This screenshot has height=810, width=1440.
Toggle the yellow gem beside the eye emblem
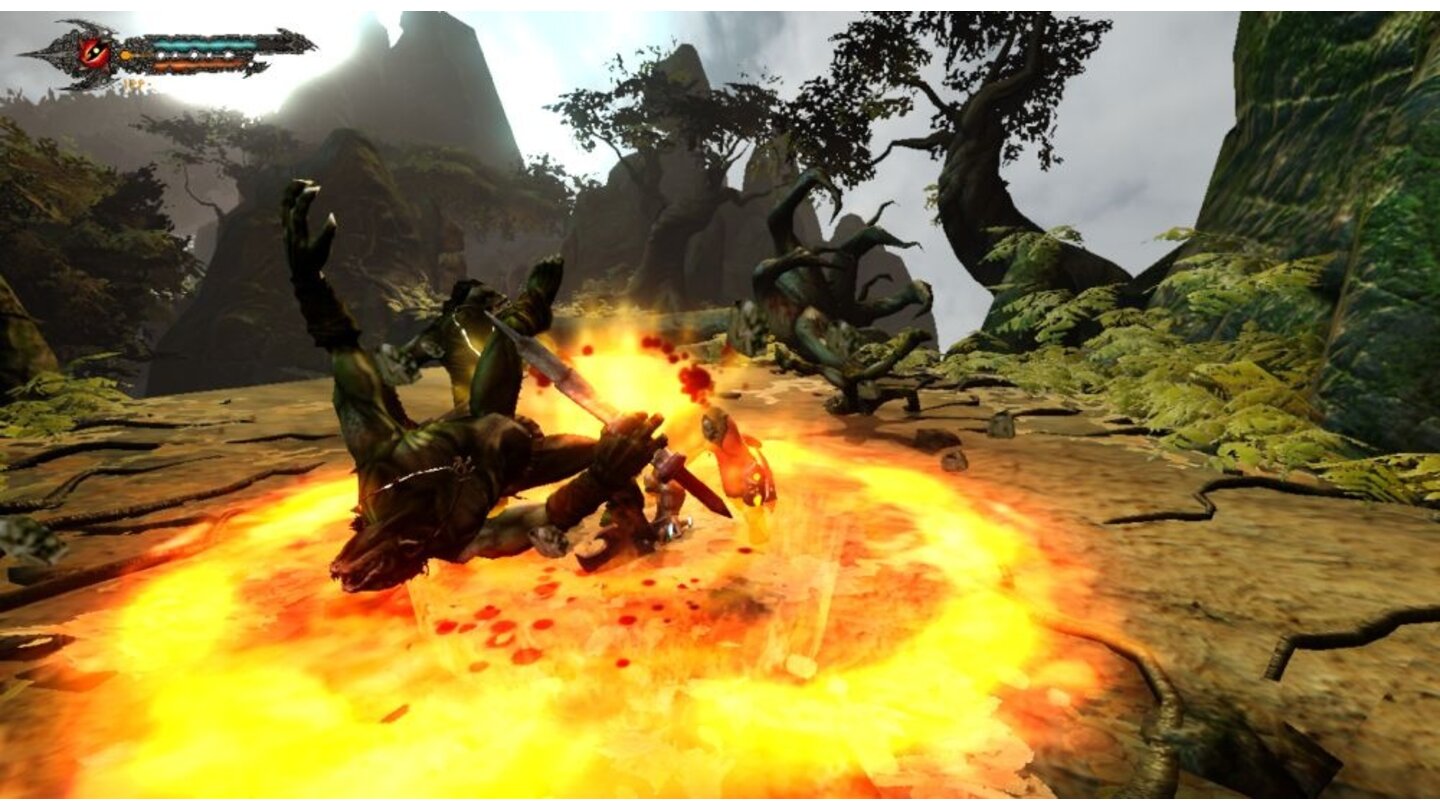tap(126, 54)
